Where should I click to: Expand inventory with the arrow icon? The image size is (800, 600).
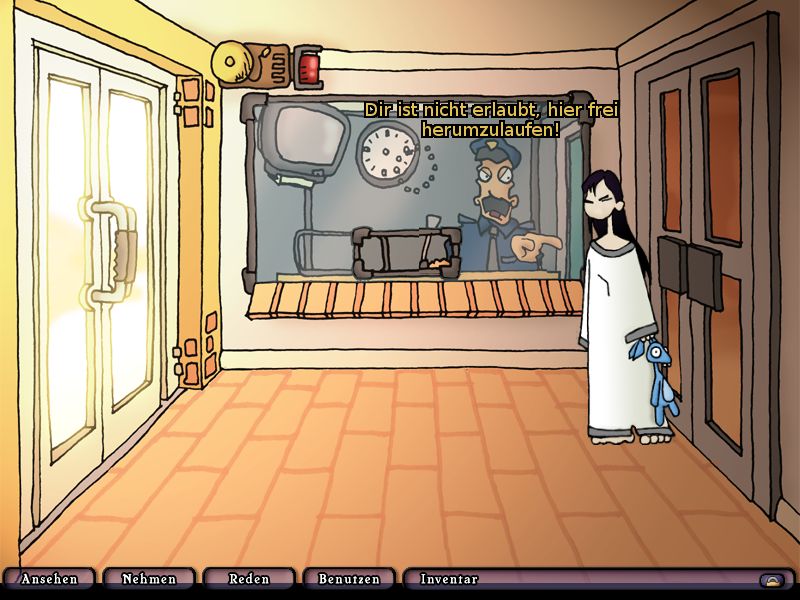771,579
